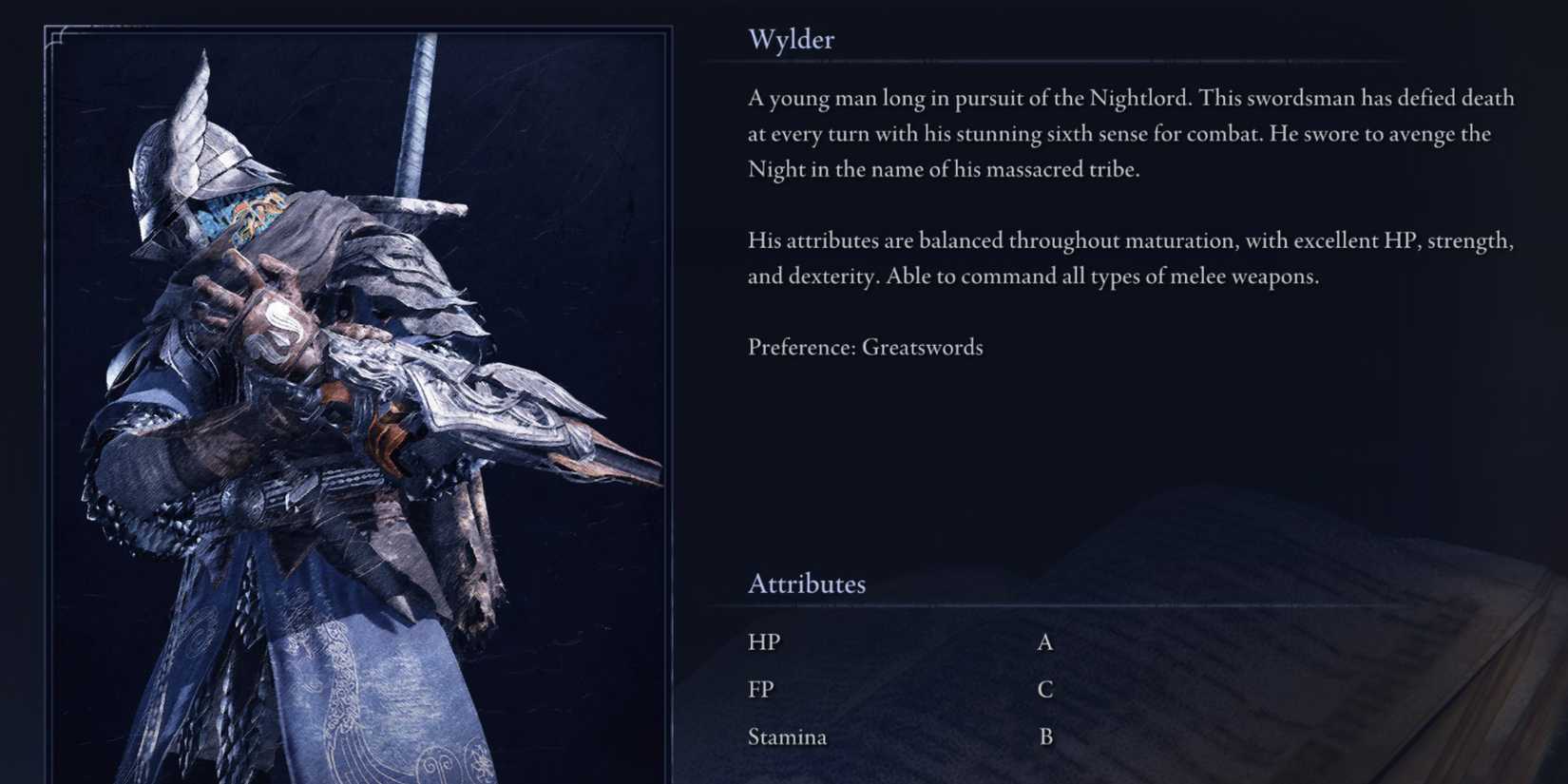Select the Stamina attribute row

point(787,736)
